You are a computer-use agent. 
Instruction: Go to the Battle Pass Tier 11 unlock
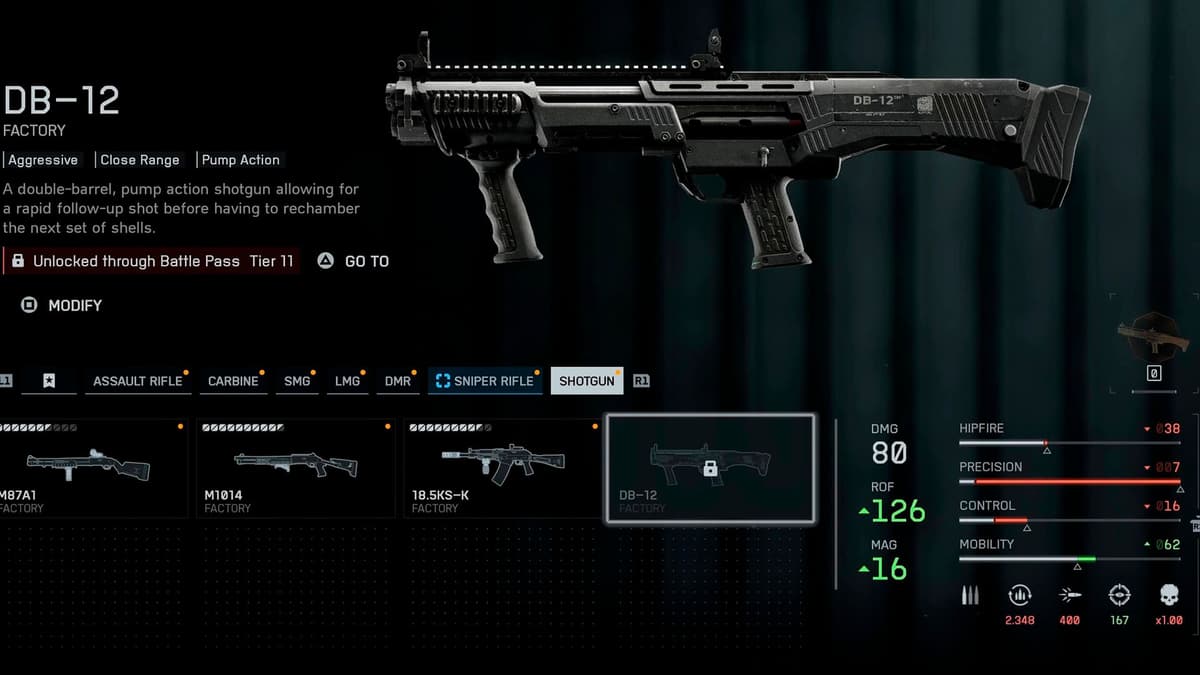coord(354,261)
